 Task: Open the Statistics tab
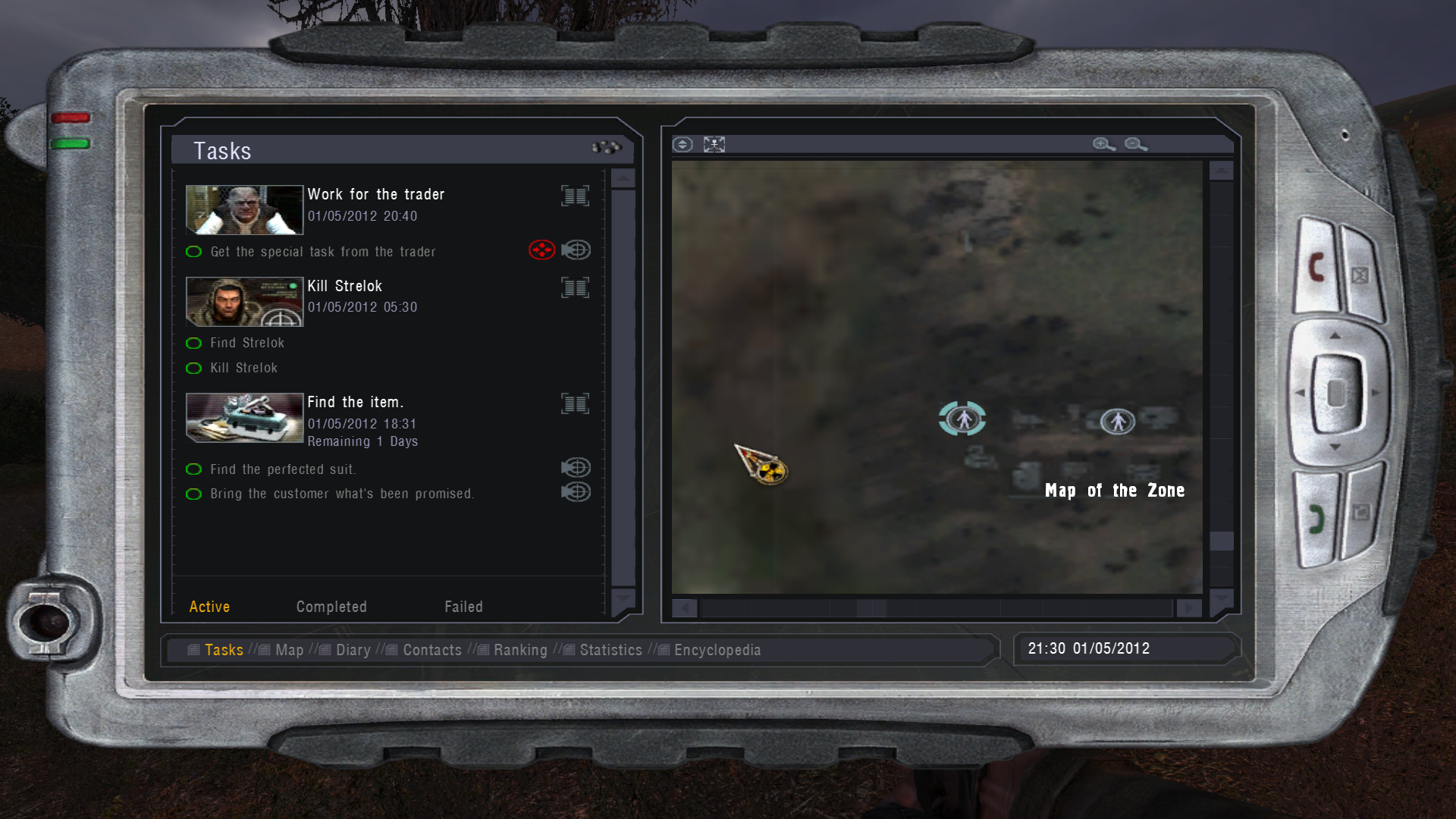tap(610, 650)
